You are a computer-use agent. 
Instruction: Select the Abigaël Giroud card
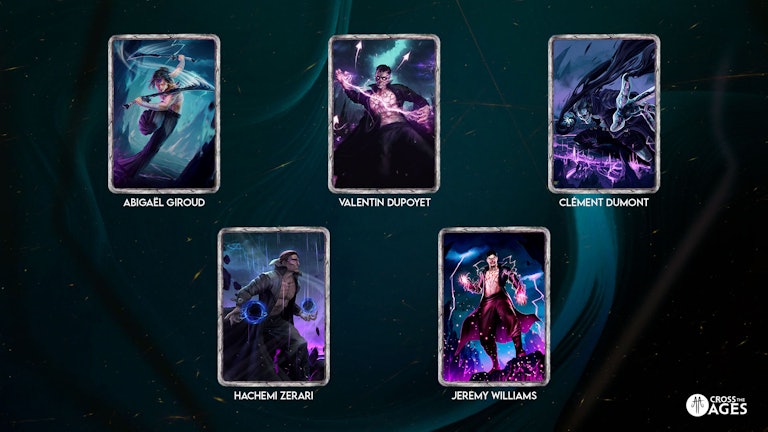point(164,114)
